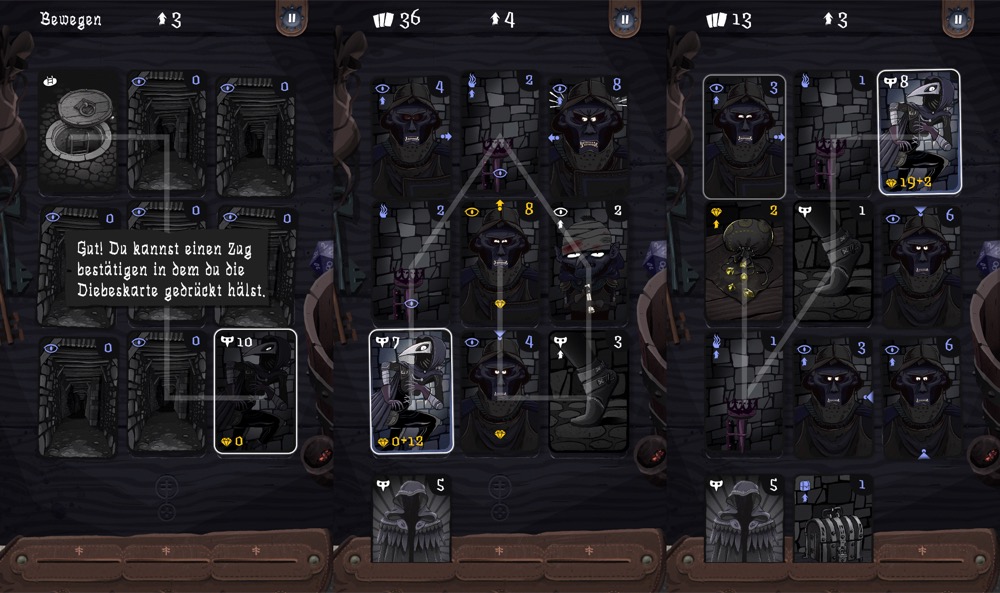1000x593 pixels.
Task: Pick the thief card showing 19+2 gold
Action: 919,131
